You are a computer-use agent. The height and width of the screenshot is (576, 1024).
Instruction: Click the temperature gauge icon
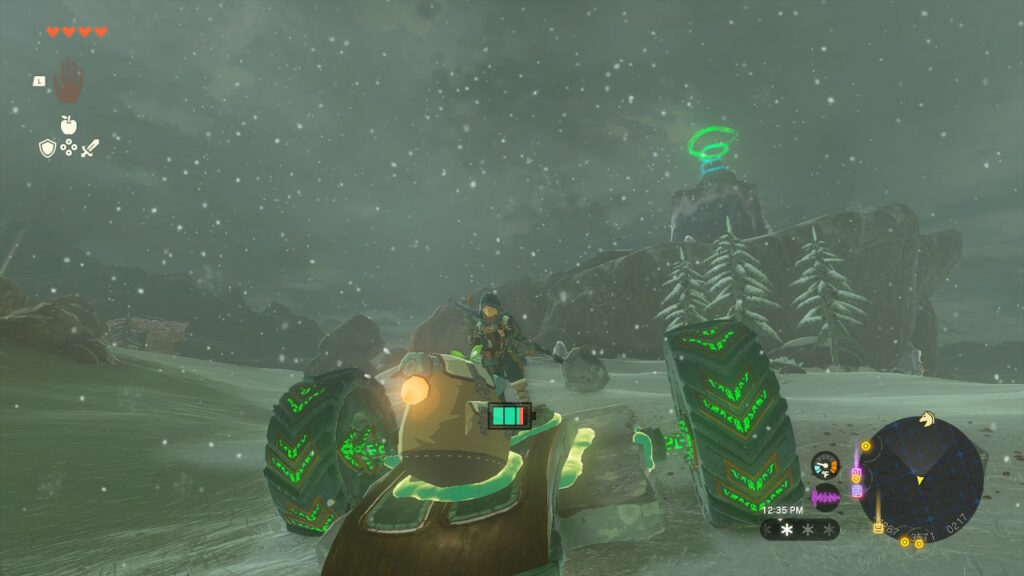(825, 465)
